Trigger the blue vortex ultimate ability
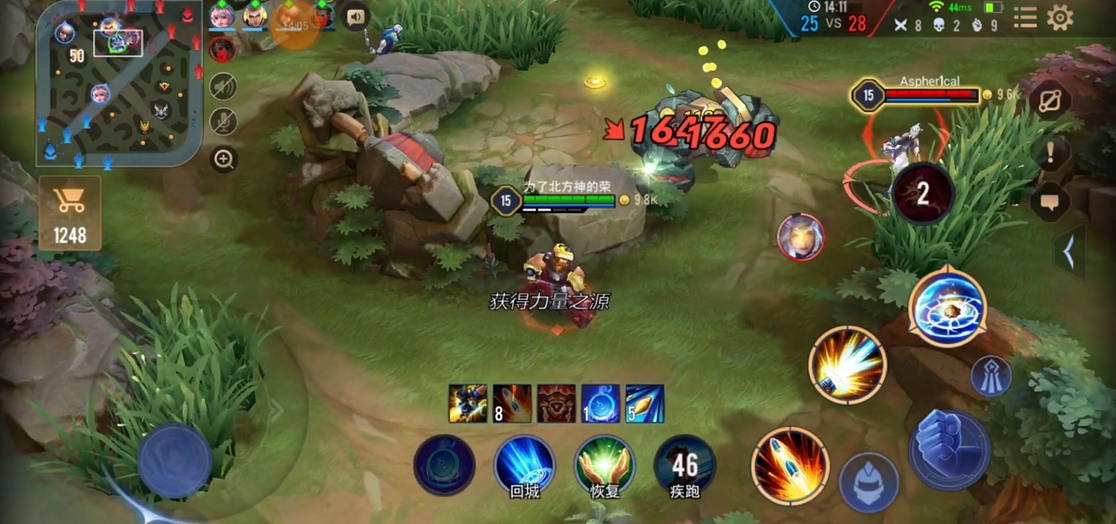This screenshot has height=524, width=1116. pos(947,307)
